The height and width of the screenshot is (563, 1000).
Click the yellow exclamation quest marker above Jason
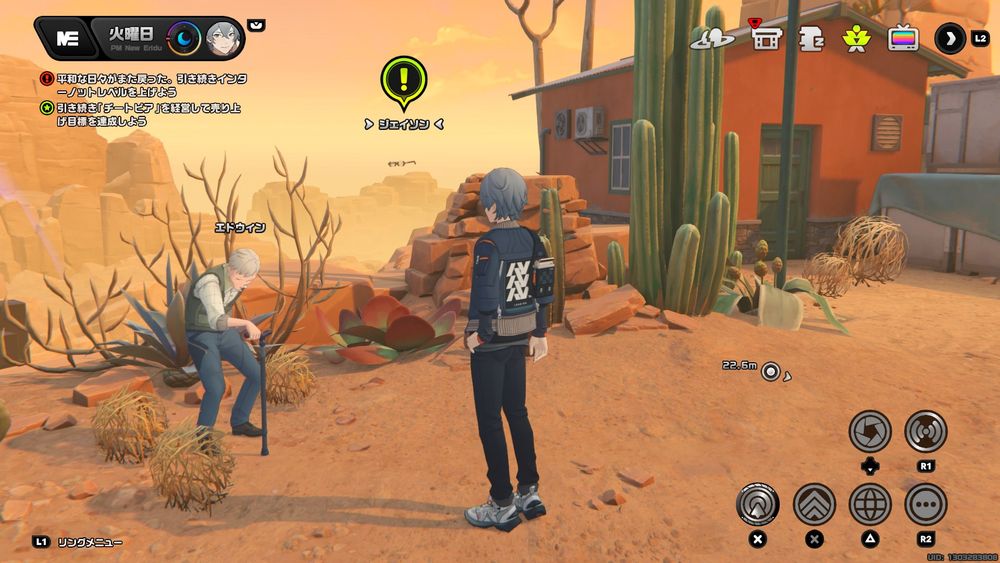[x=403, y=80]
